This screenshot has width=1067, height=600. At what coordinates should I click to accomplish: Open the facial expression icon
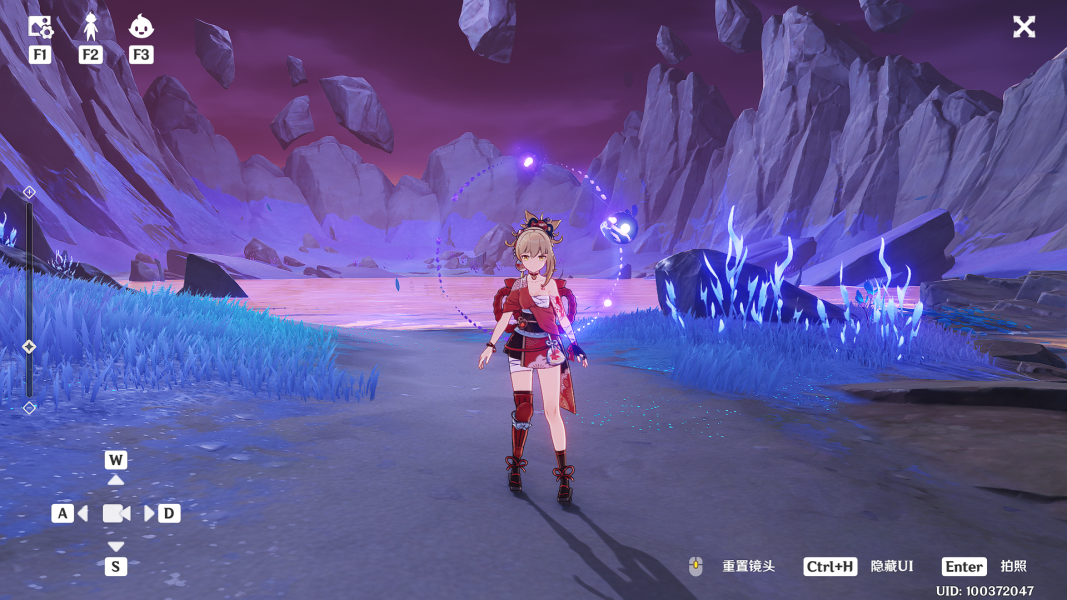(141, 27)
